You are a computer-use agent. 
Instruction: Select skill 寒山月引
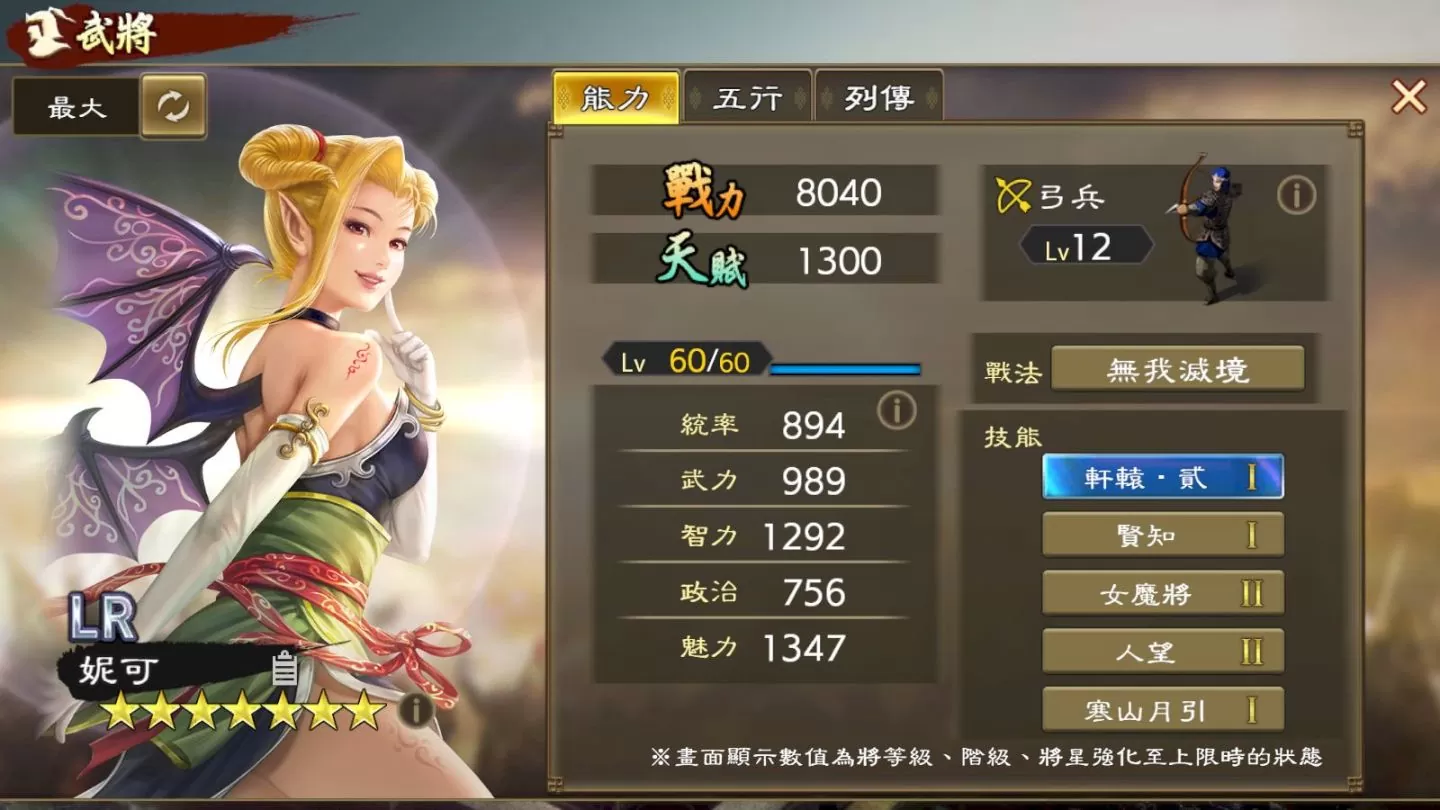click(x=1163, y=709)
